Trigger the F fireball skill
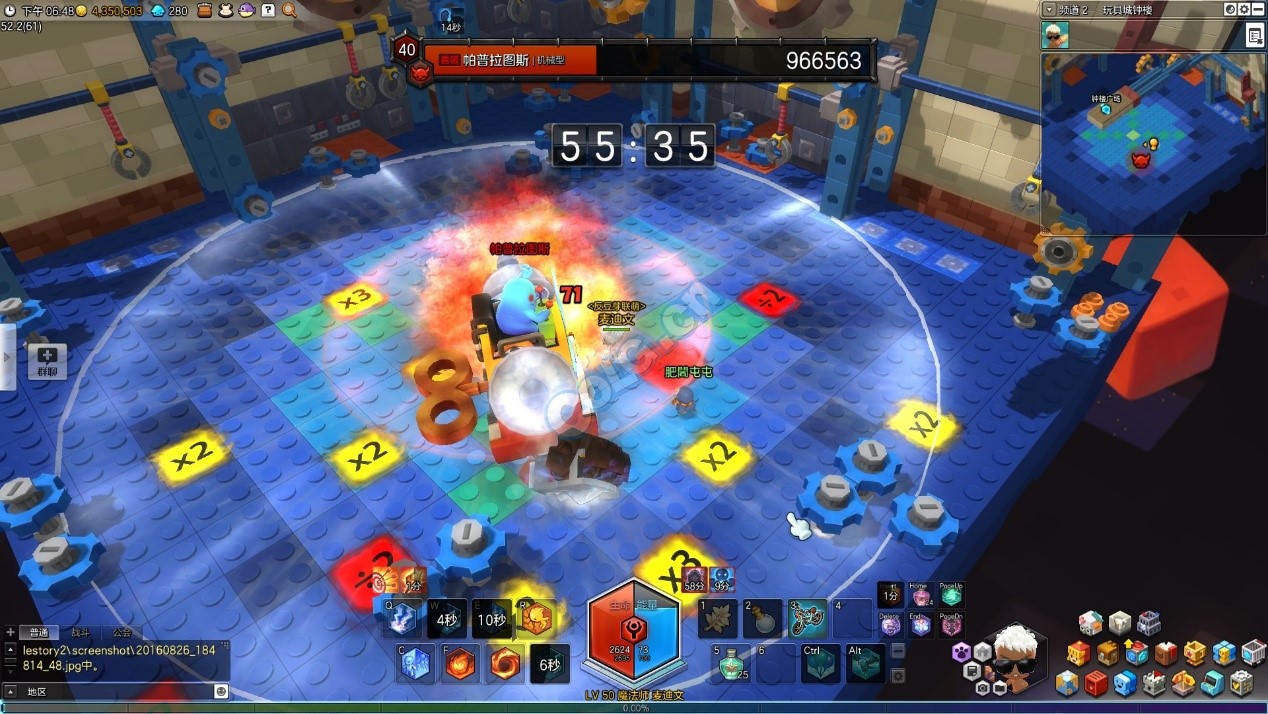 coord(460,663)
